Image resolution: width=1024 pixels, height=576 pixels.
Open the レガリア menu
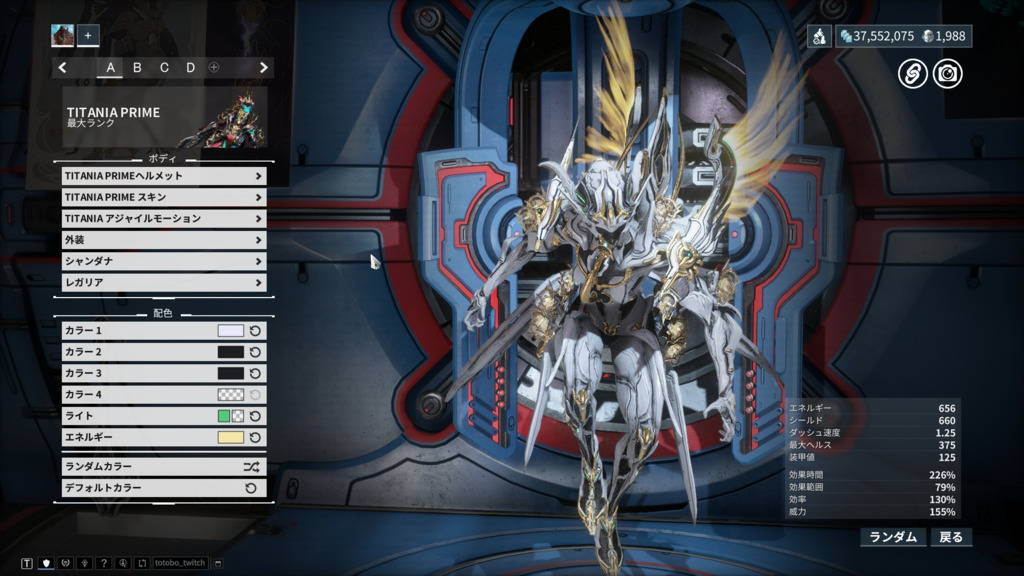pos(160,283)
